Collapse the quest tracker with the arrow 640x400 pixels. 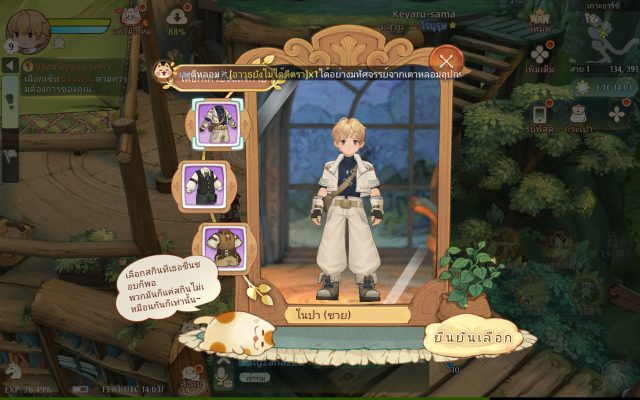(x=10, y=65)
